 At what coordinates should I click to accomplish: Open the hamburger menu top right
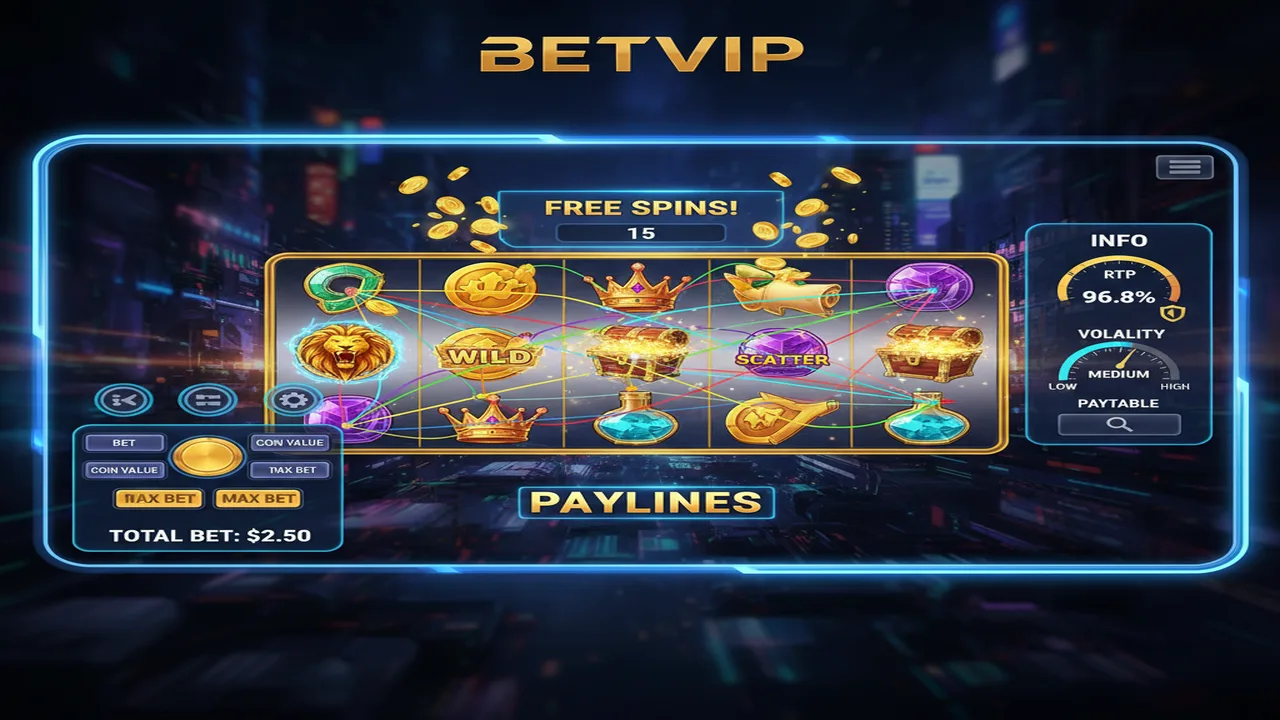tap(1186, 166)
